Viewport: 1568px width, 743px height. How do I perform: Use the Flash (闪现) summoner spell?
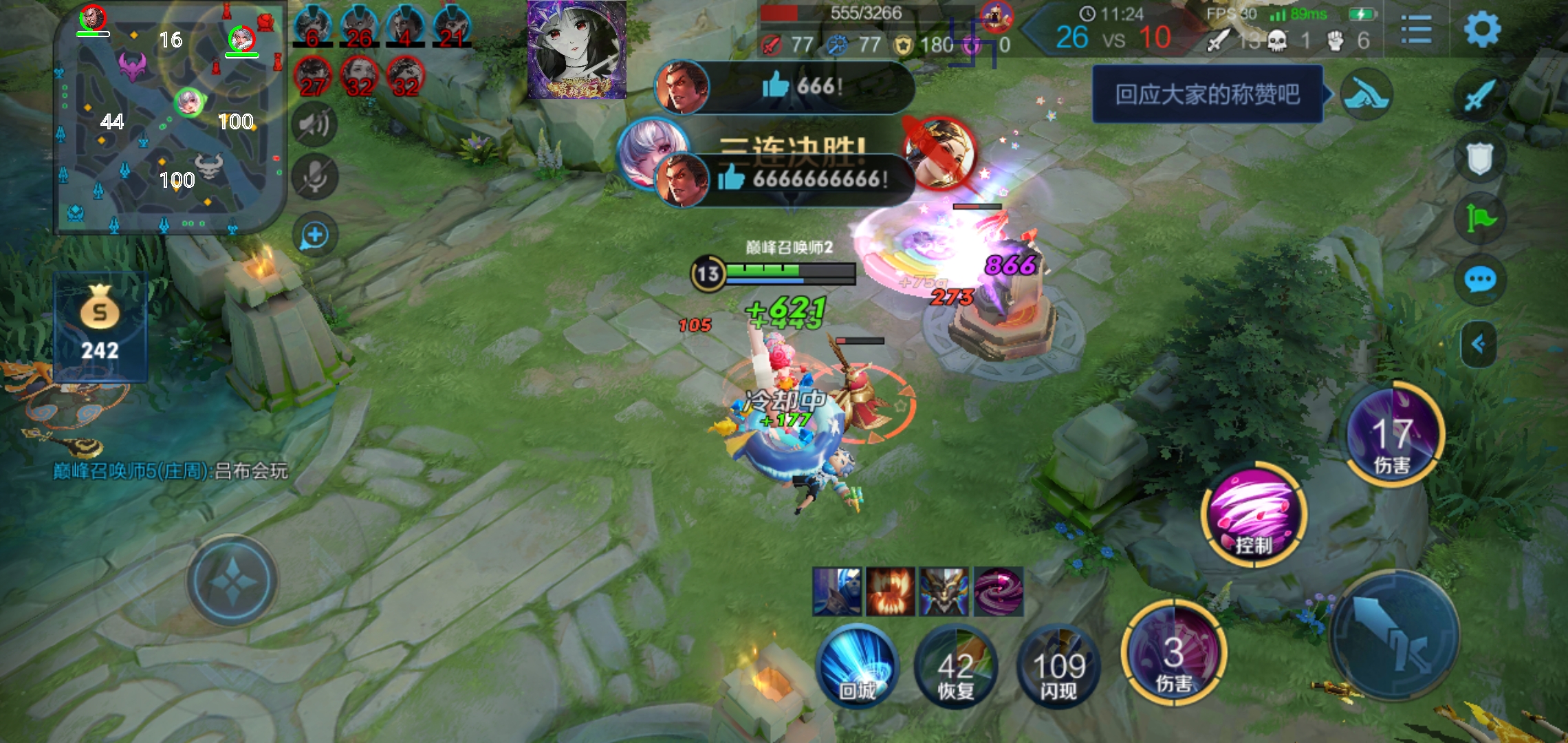[1058, 667]
